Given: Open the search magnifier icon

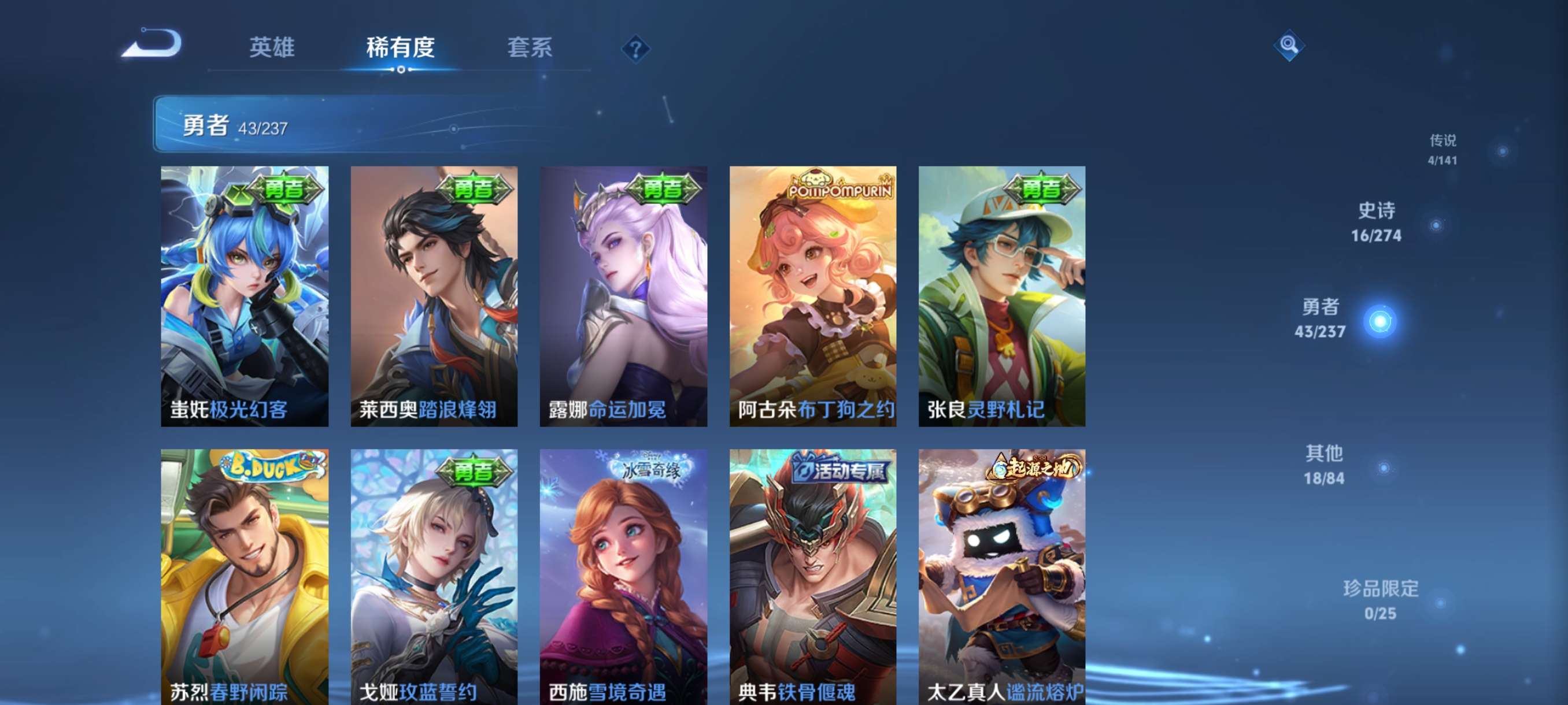Looking at the screenshot, I should tap(1289, 46).
